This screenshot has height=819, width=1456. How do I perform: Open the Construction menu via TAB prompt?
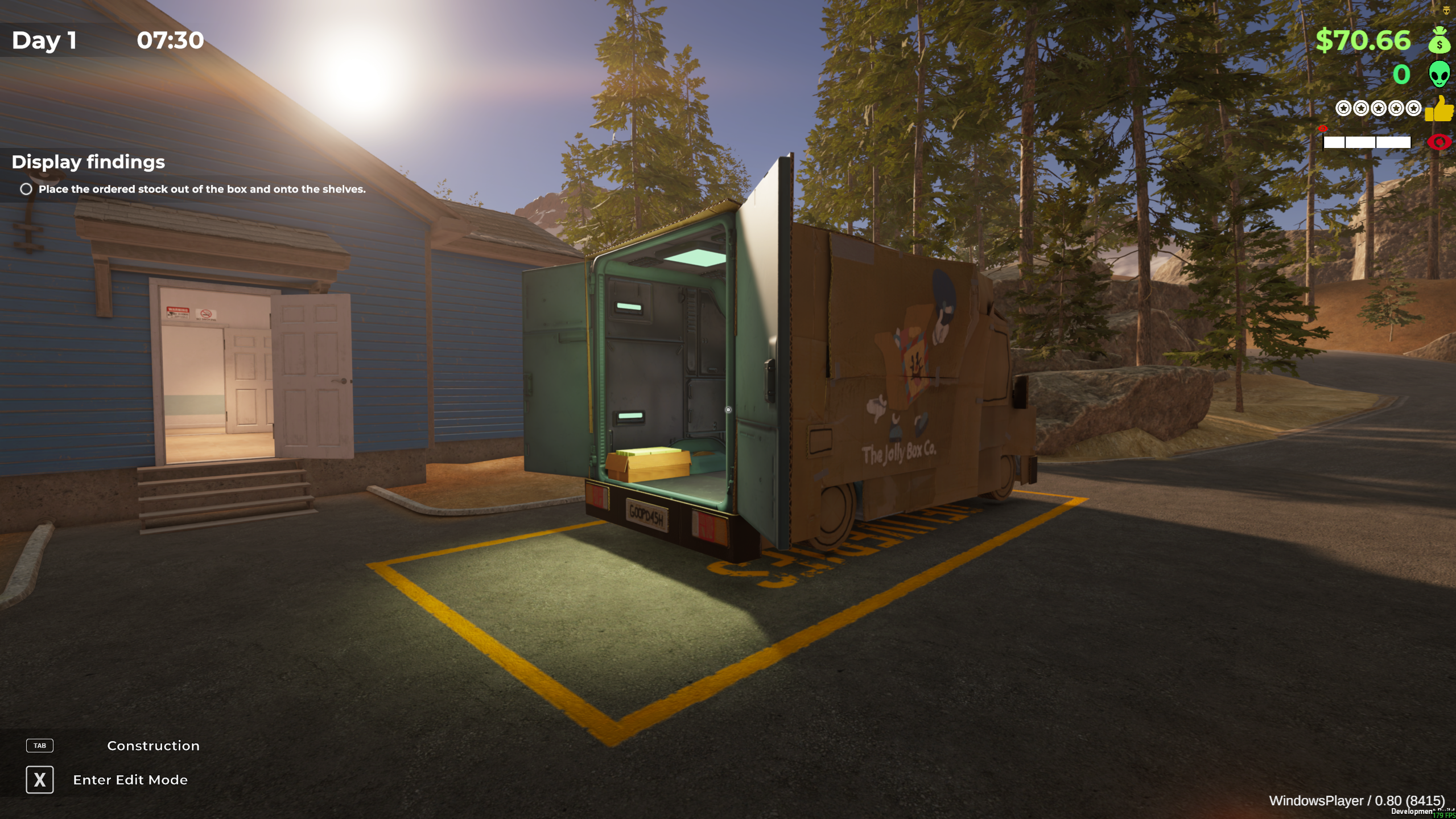click(40, 746)
